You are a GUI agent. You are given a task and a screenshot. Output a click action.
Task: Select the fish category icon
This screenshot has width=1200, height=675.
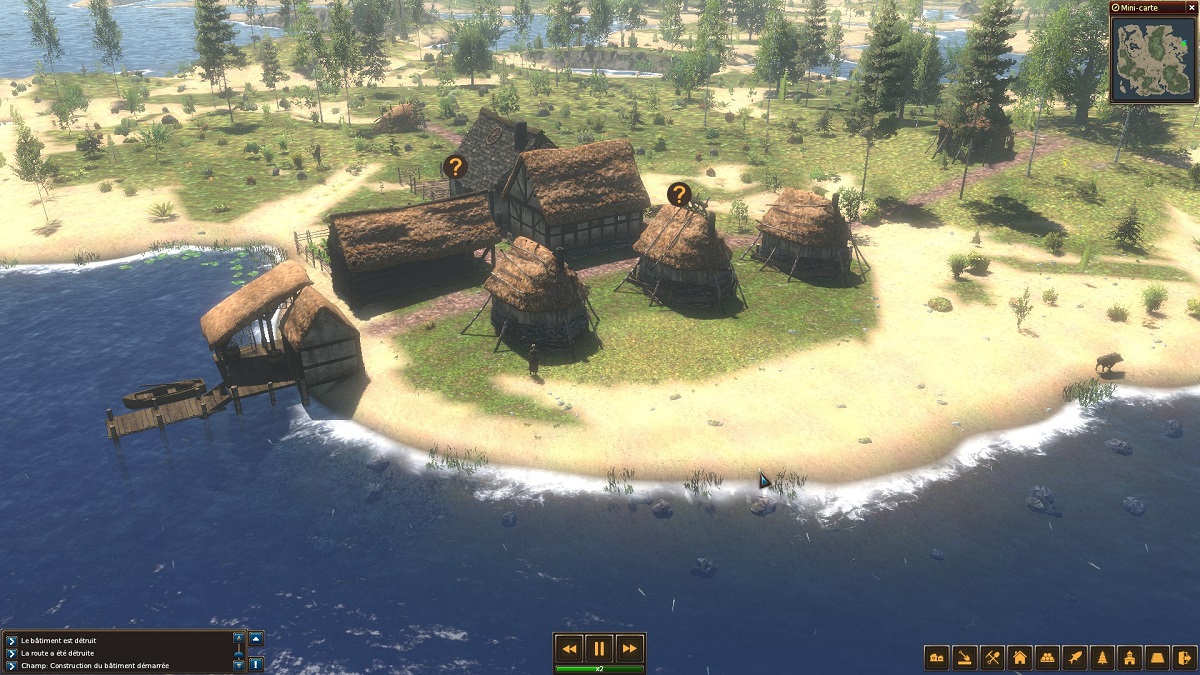coord(1075,657)
